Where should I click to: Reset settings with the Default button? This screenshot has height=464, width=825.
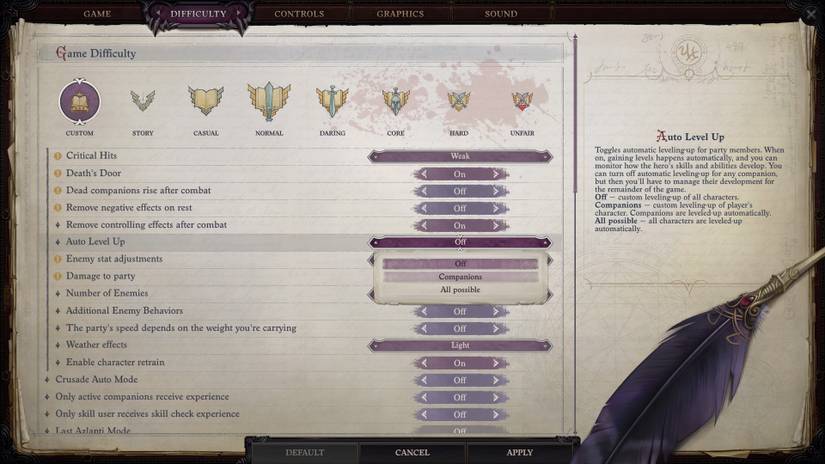point(305,453)
